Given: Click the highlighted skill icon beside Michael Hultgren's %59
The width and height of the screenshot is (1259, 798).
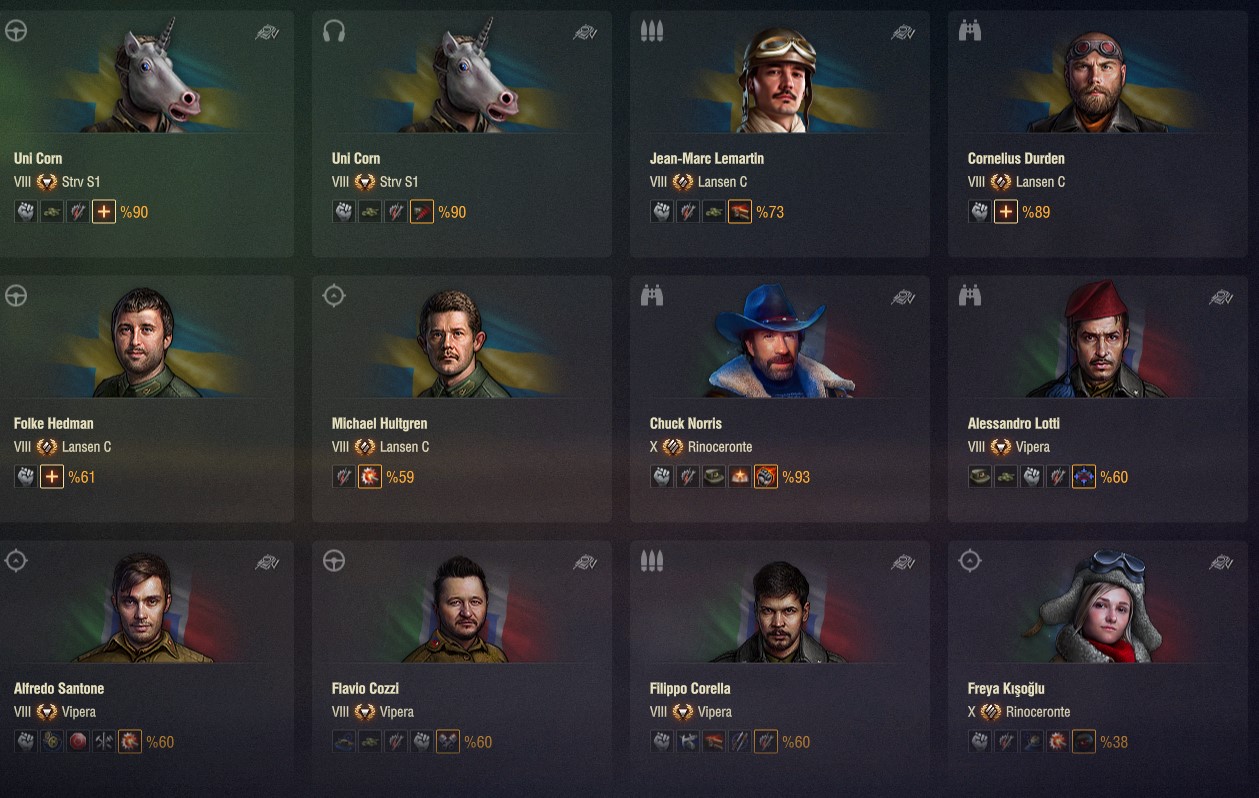Looking at the screenshot, I should tap(370, 477).
